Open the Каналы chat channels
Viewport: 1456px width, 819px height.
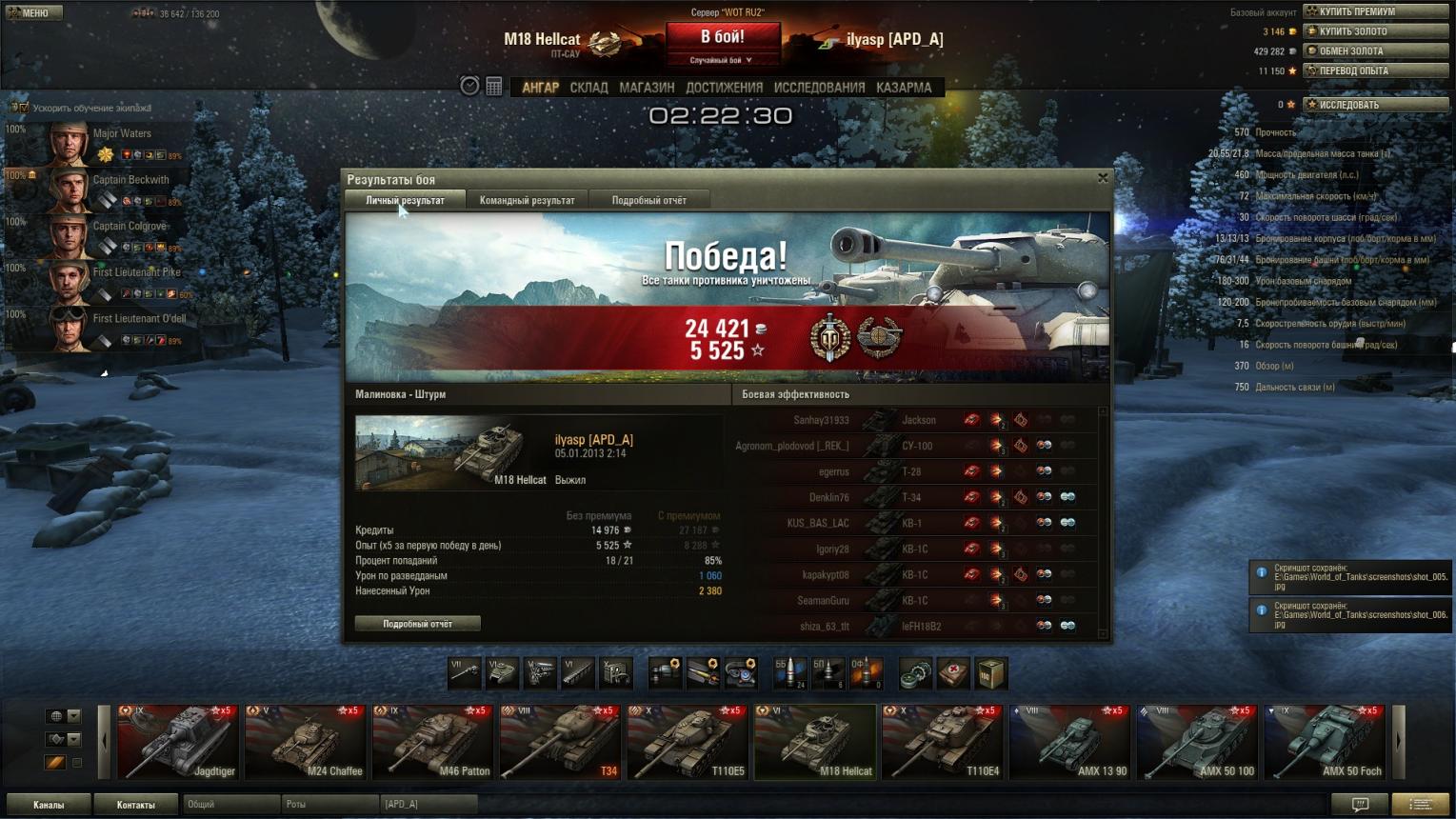pyautogui.click(x=49, y=805)
